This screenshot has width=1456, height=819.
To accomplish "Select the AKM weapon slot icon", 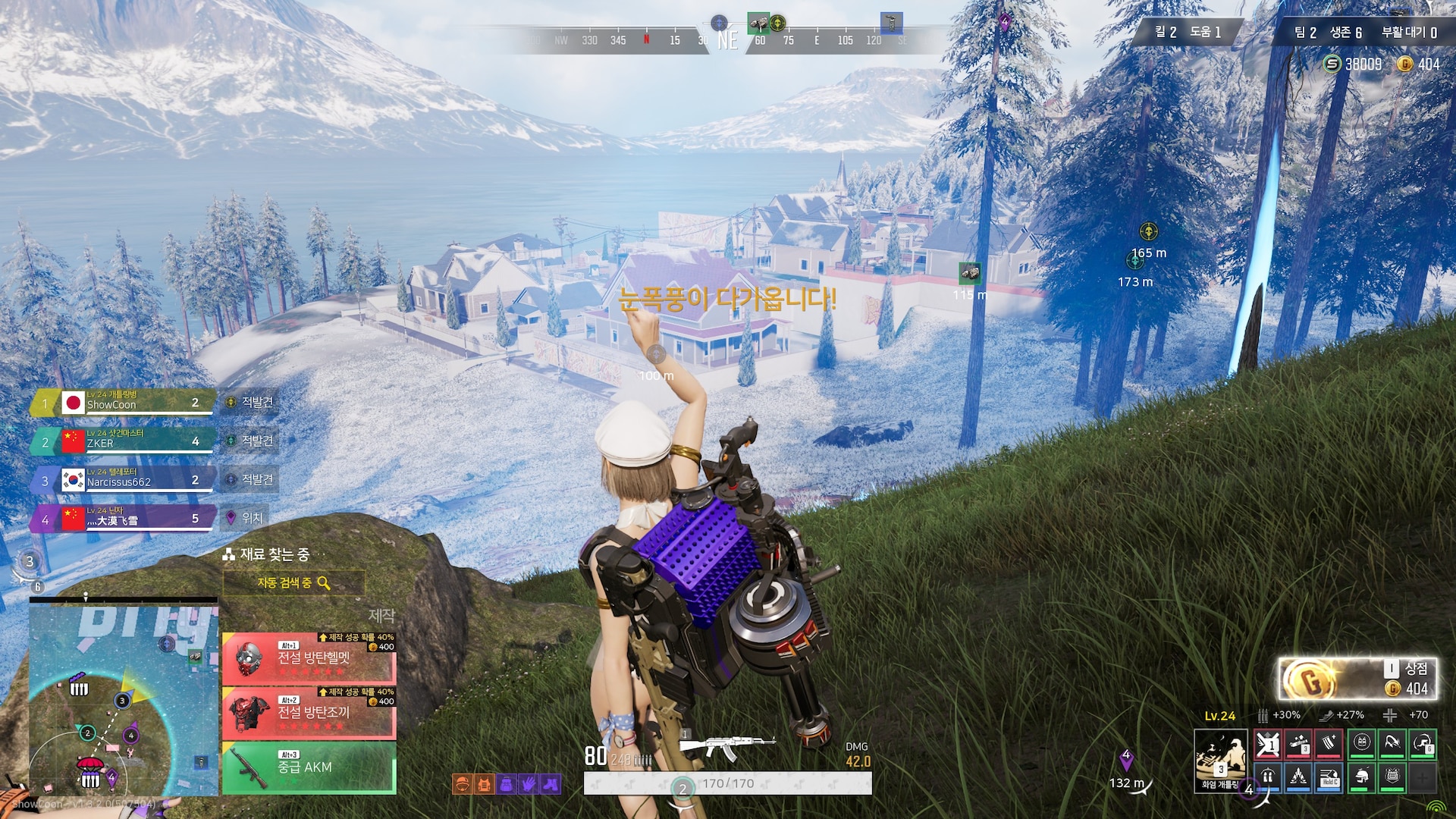I will (726, 747).
